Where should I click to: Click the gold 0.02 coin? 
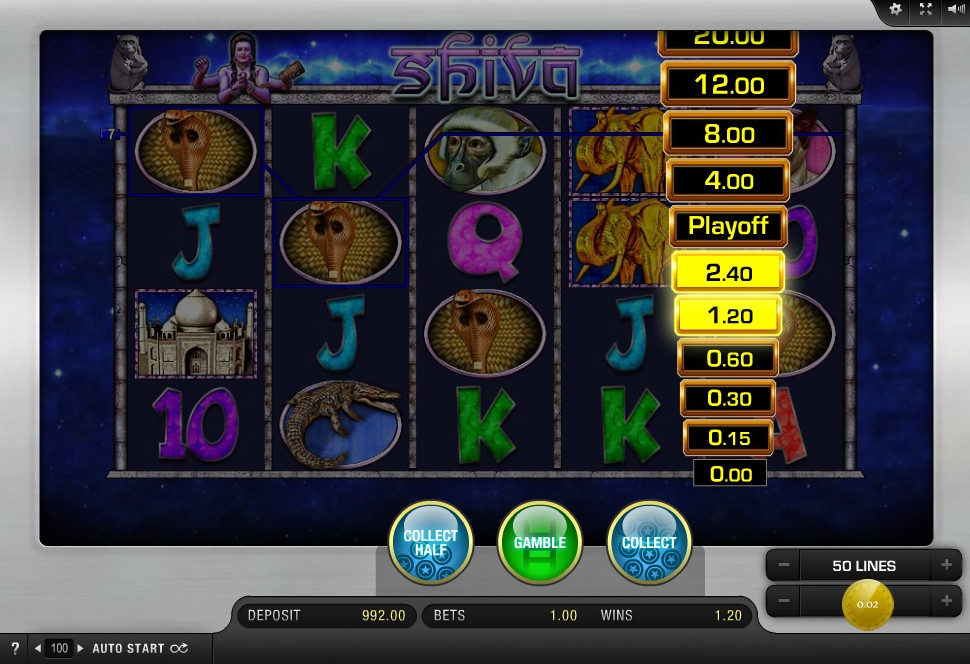(867, 603)
